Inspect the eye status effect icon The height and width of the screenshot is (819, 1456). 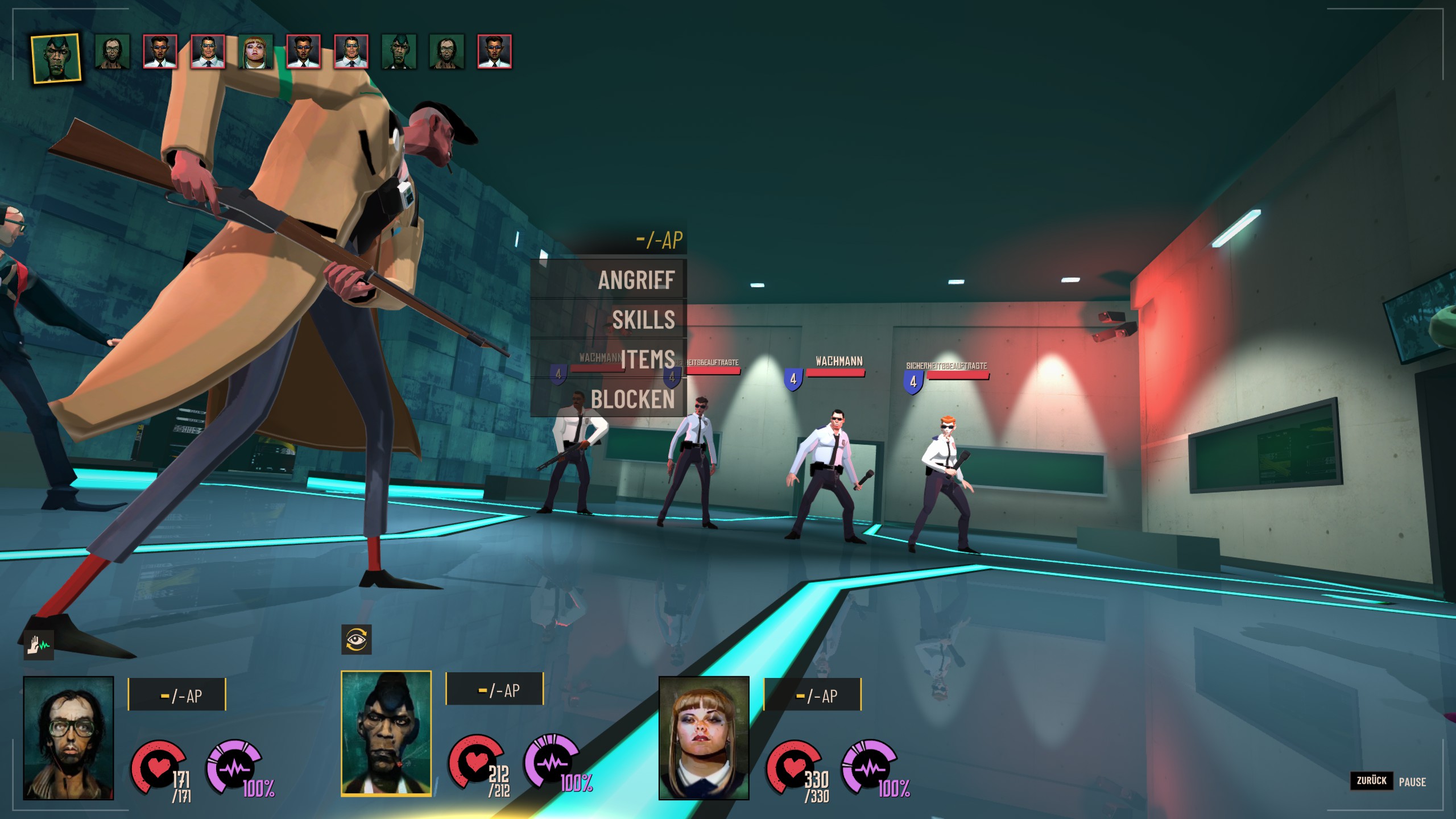pos(357,639)
